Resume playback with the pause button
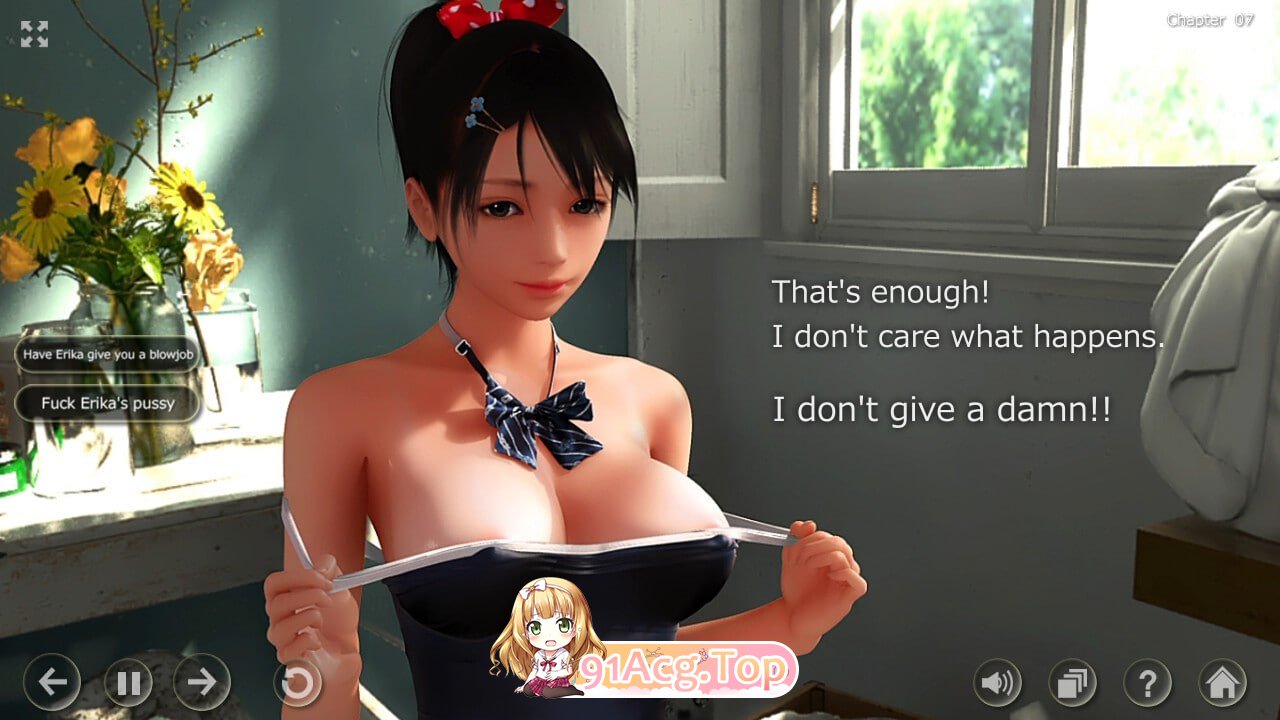 click(x=129, y=683)
